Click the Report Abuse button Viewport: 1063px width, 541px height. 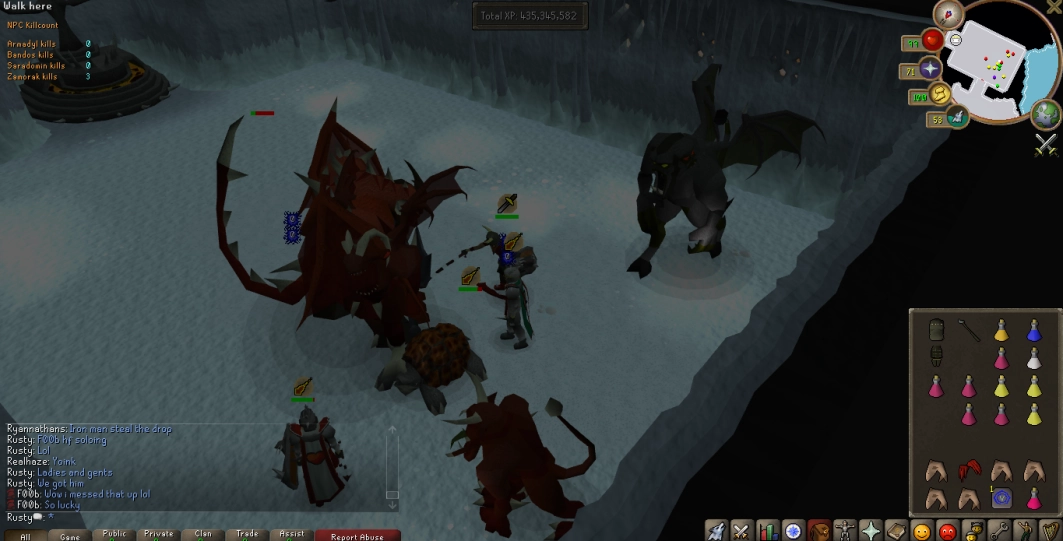[x=358, y=535]
